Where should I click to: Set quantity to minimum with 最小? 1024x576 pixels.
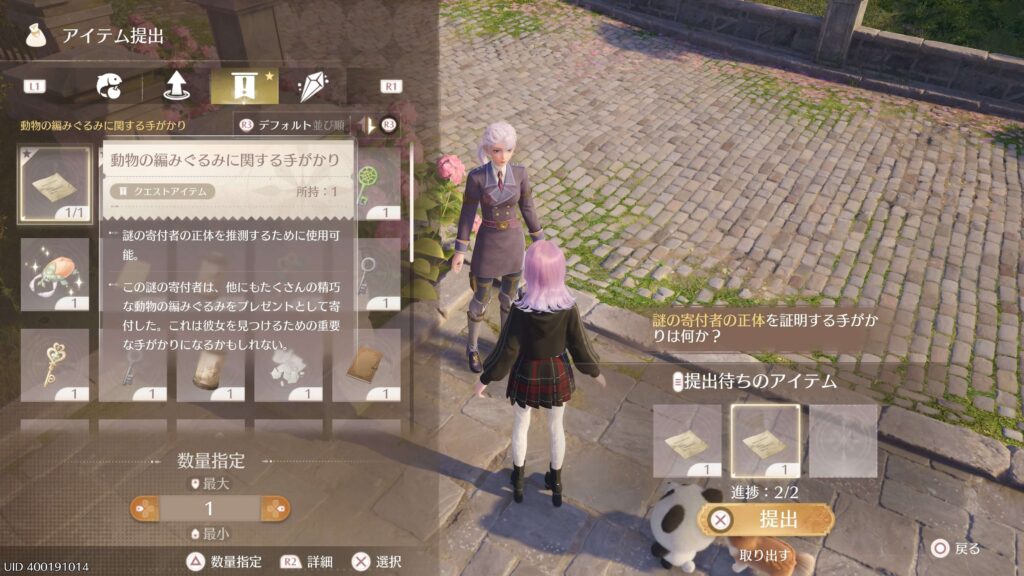pos(210,534)
